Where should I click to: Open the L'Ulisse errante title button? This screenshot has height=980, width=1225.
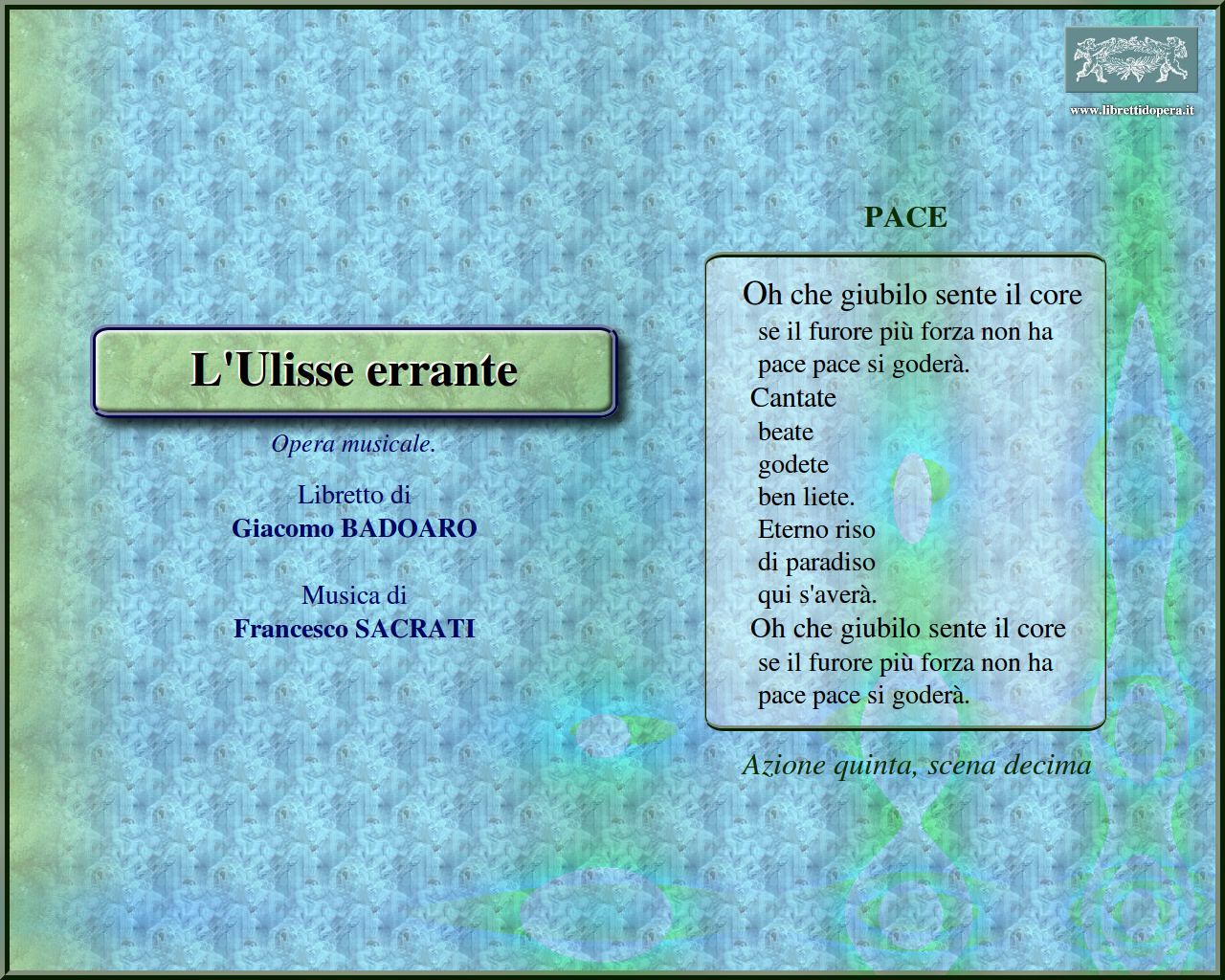tap(353, 371)
